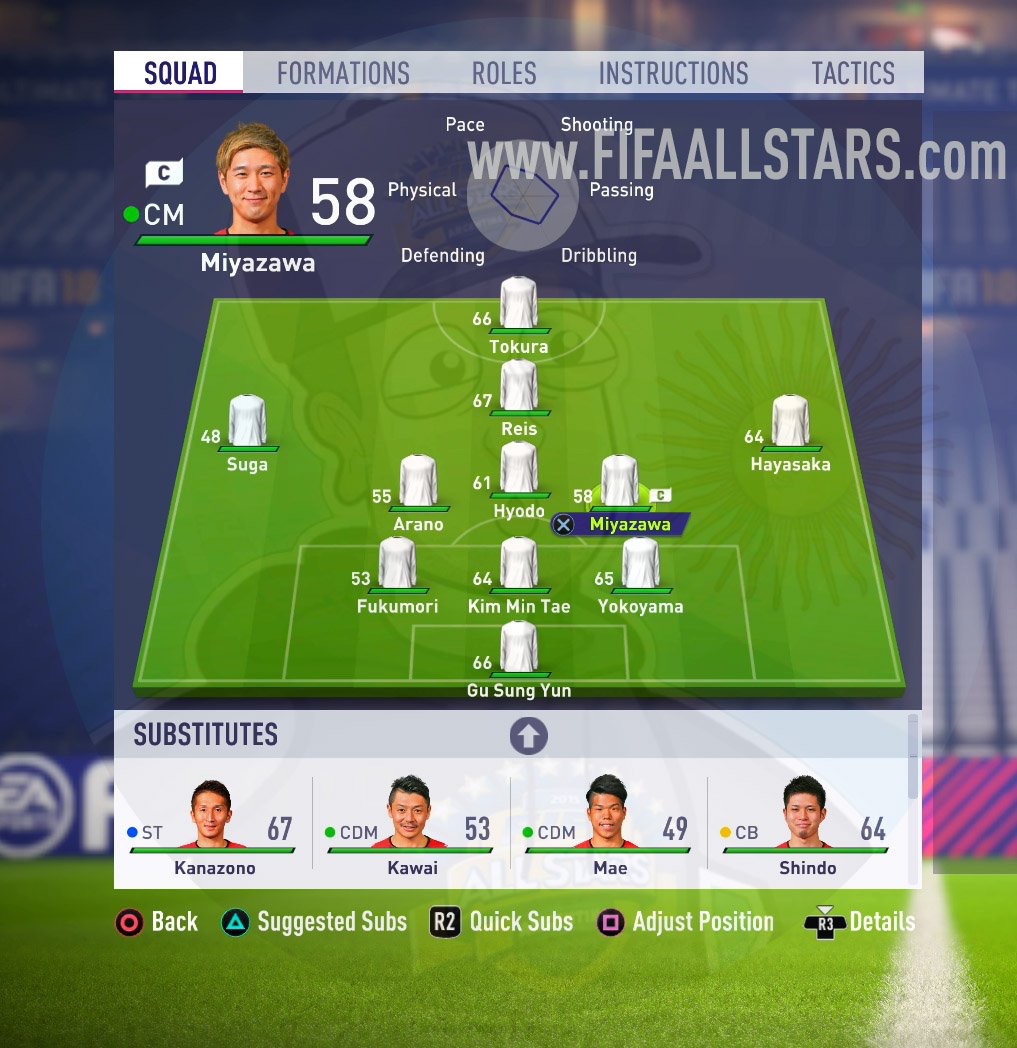Click the substitutes up arrow

[529, 736]
